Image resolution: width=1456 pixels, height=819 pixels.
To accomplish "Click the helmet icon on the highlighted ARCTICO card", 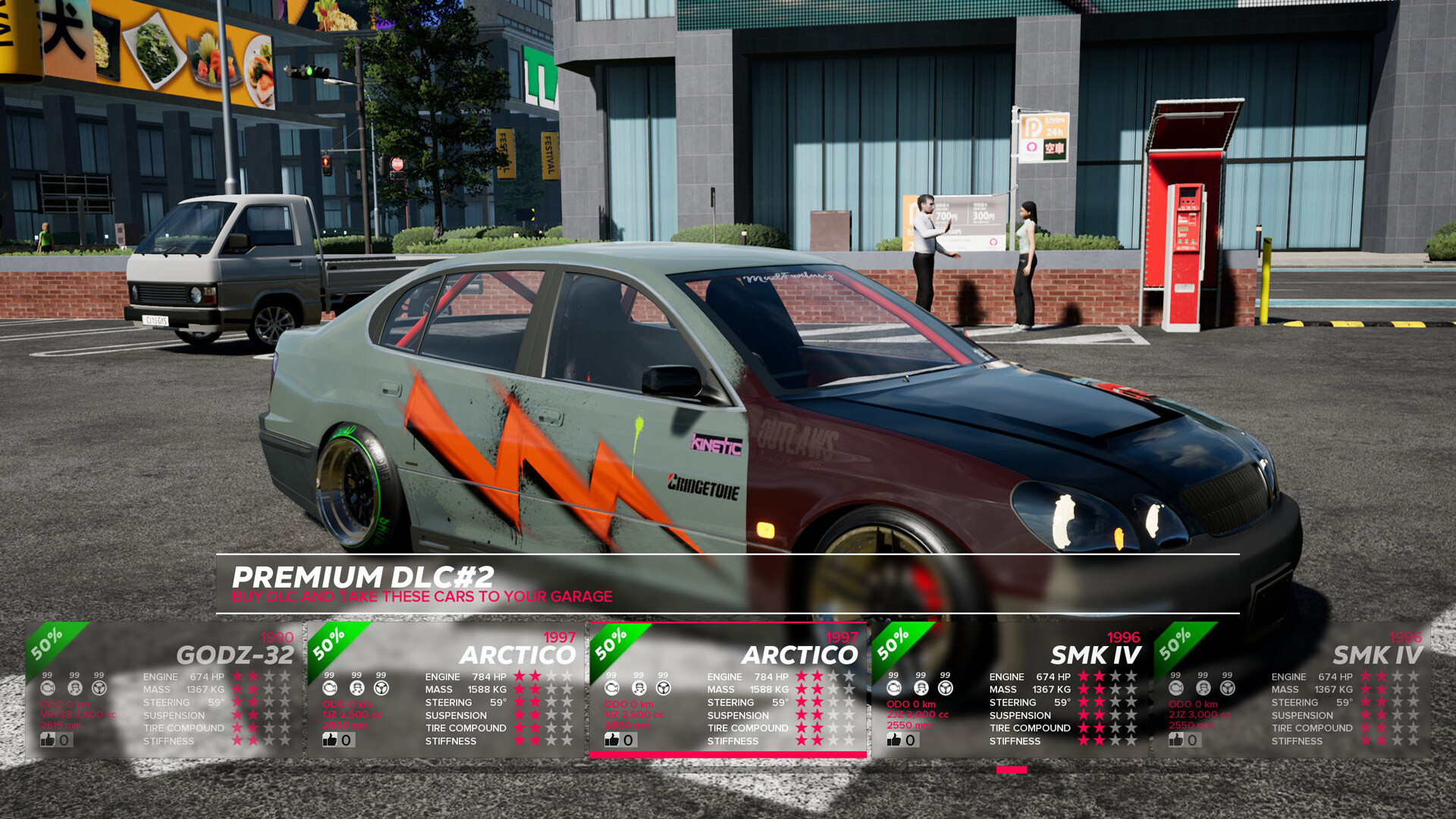I will coord(639,689).
